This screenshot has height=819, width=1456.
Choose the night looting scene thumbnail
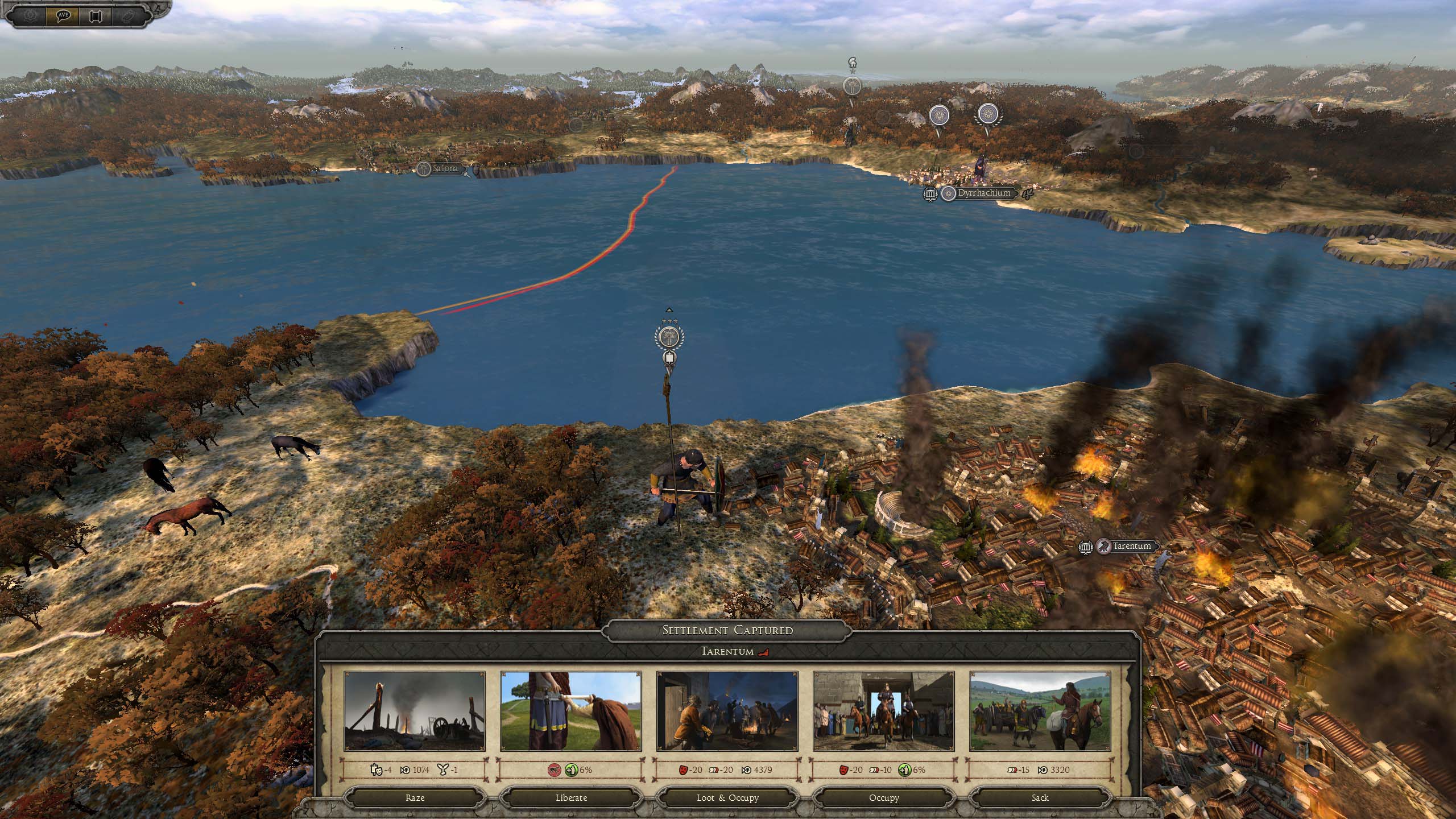click(x=727, y=711)
